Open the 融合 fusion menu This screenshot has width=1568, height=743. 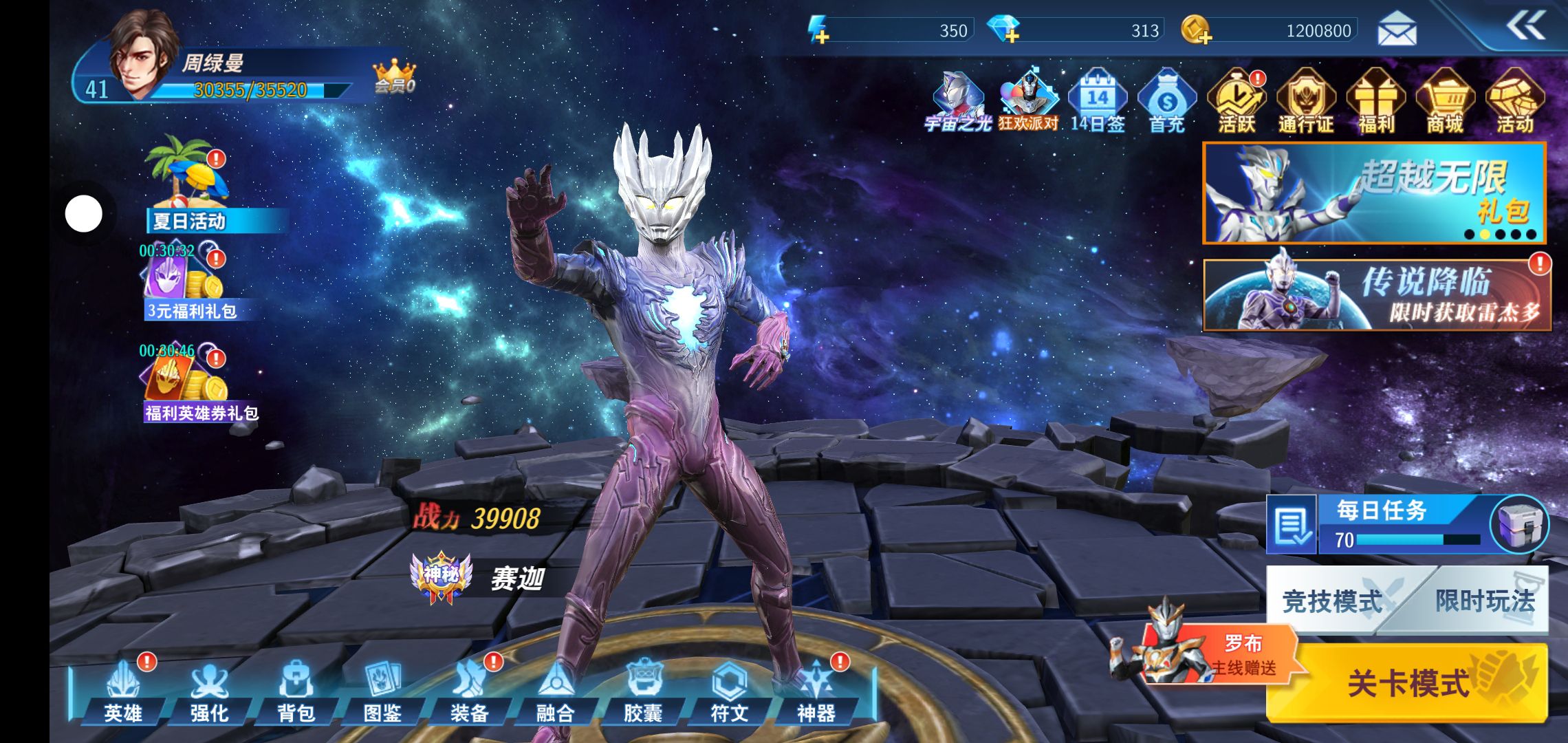coord(555,691)
